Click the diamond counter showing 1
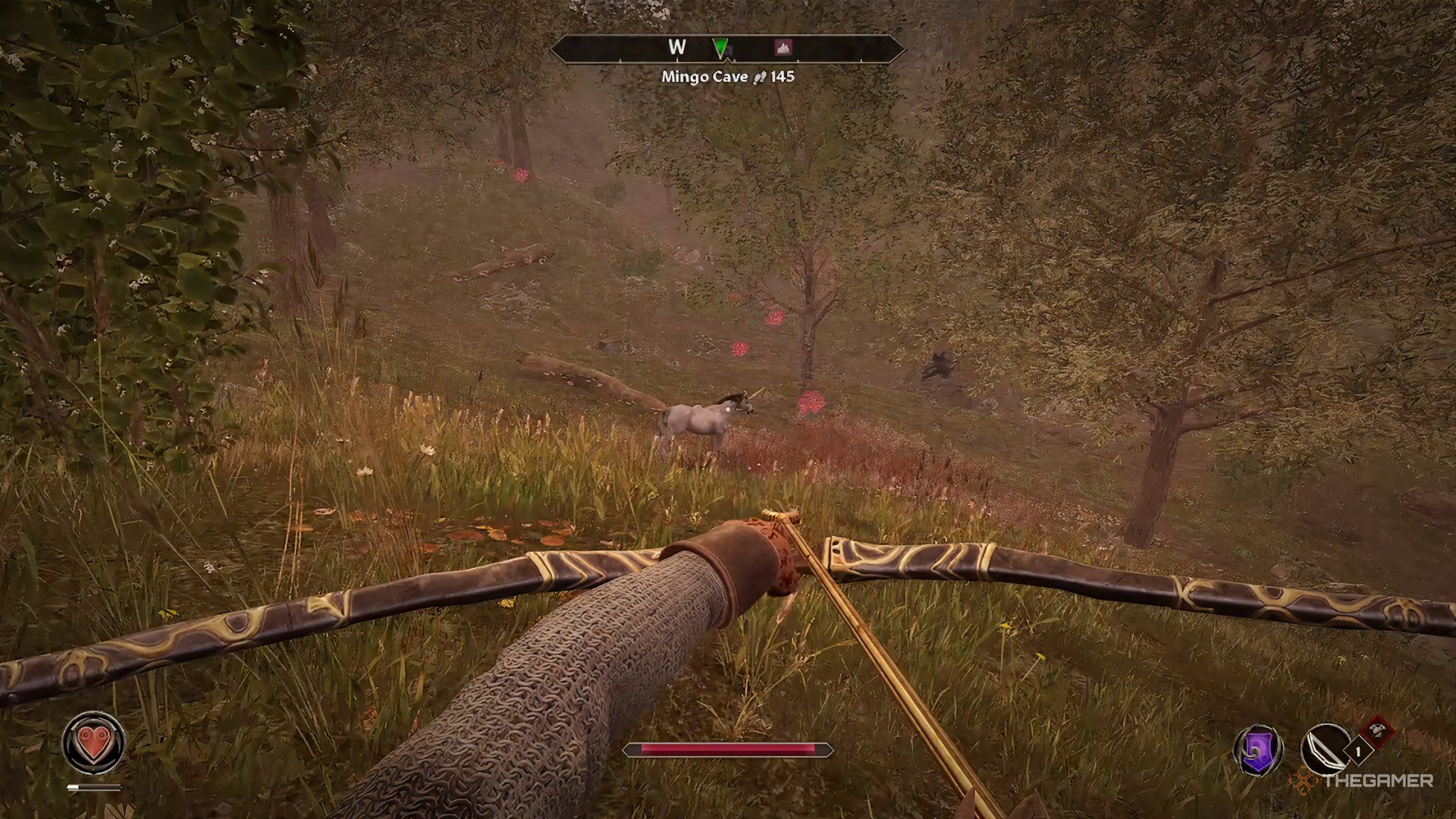The image size is (1456, 819). 1358,751
